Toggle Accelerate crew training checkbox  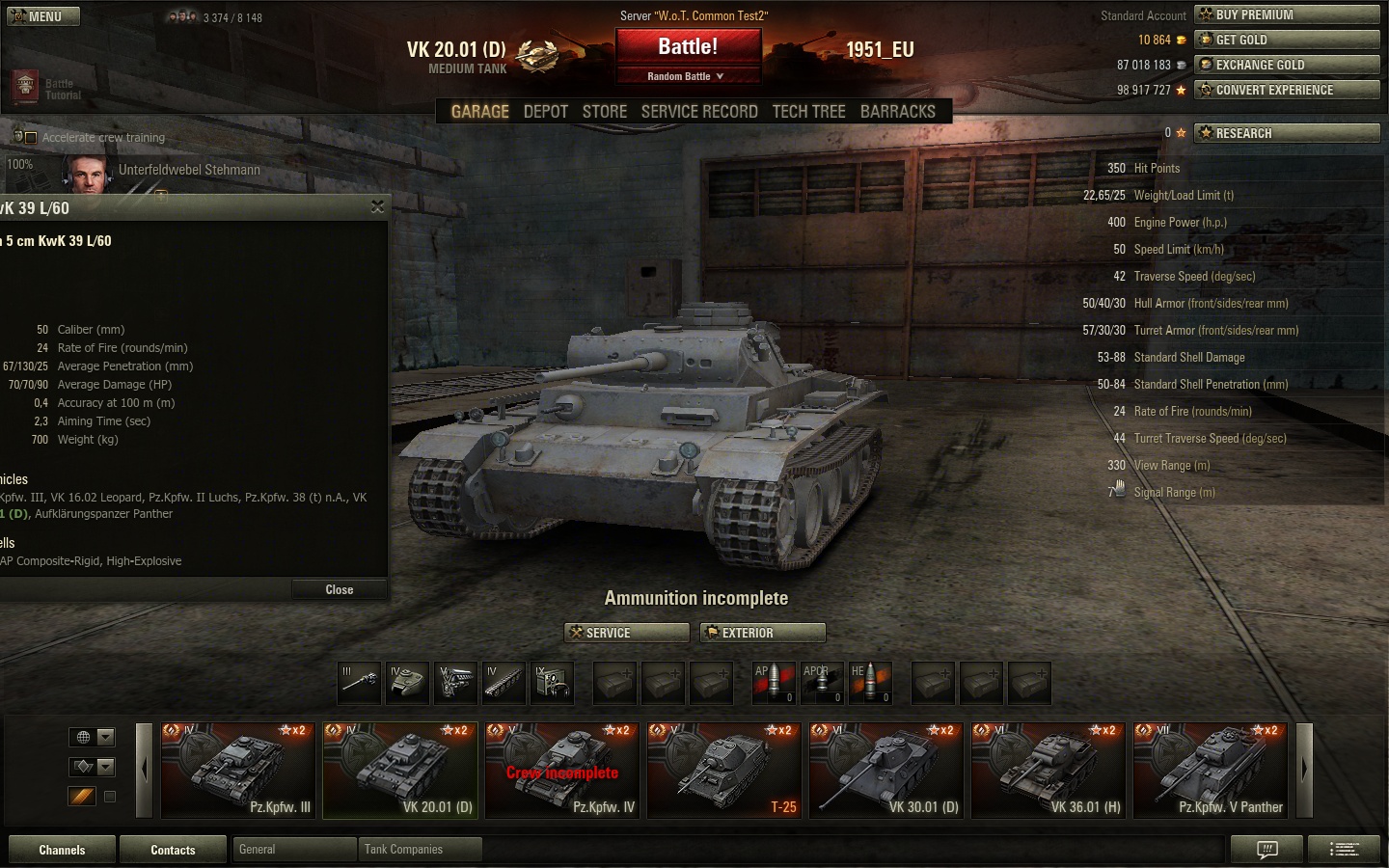(x=30, y=138)
